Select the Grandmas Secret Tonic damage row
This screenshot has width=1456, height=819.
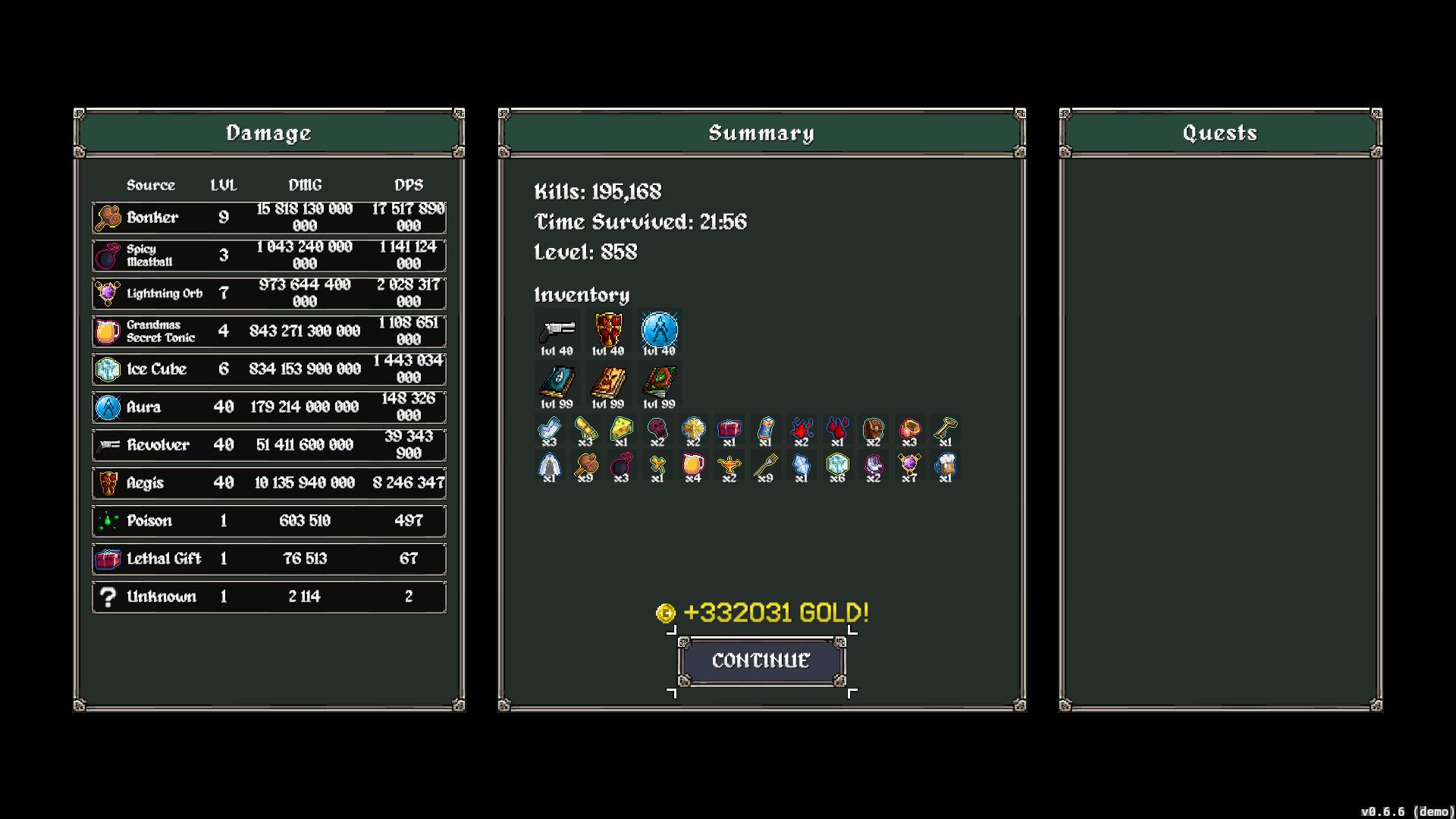tap(269, 331)
